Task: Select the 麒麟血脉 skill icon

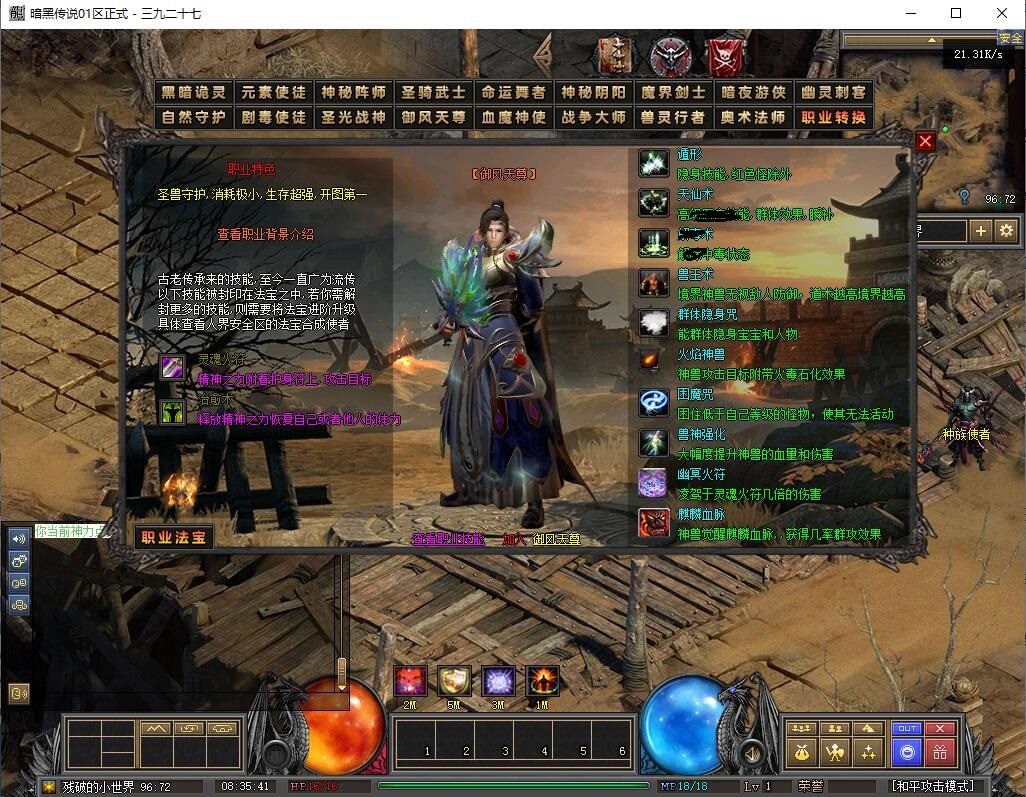Action: 654,523
